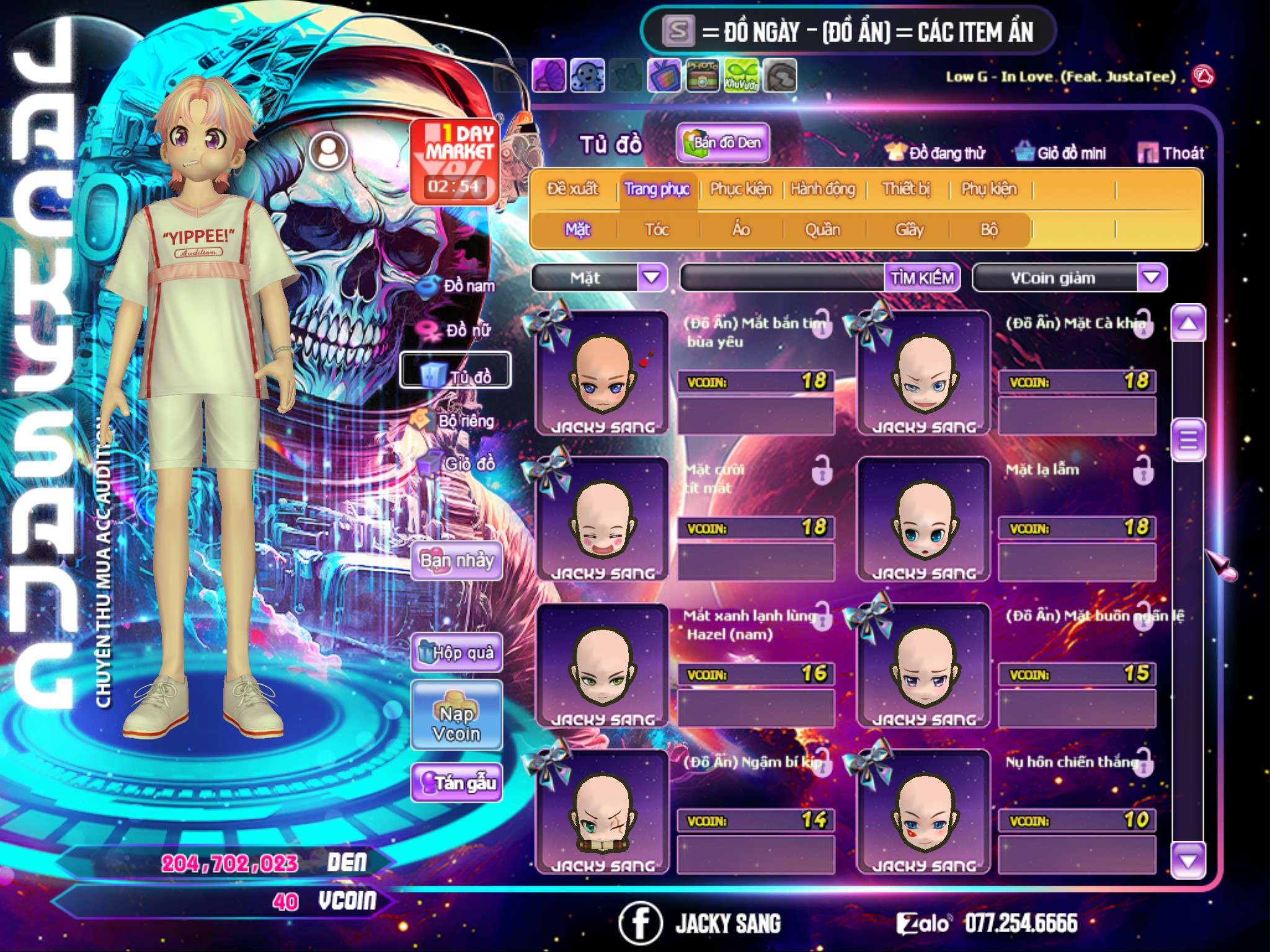Viewport: 1270px width, 952px height.
Task: Select the Phục kiện category tab
Action: click(740, 188)
